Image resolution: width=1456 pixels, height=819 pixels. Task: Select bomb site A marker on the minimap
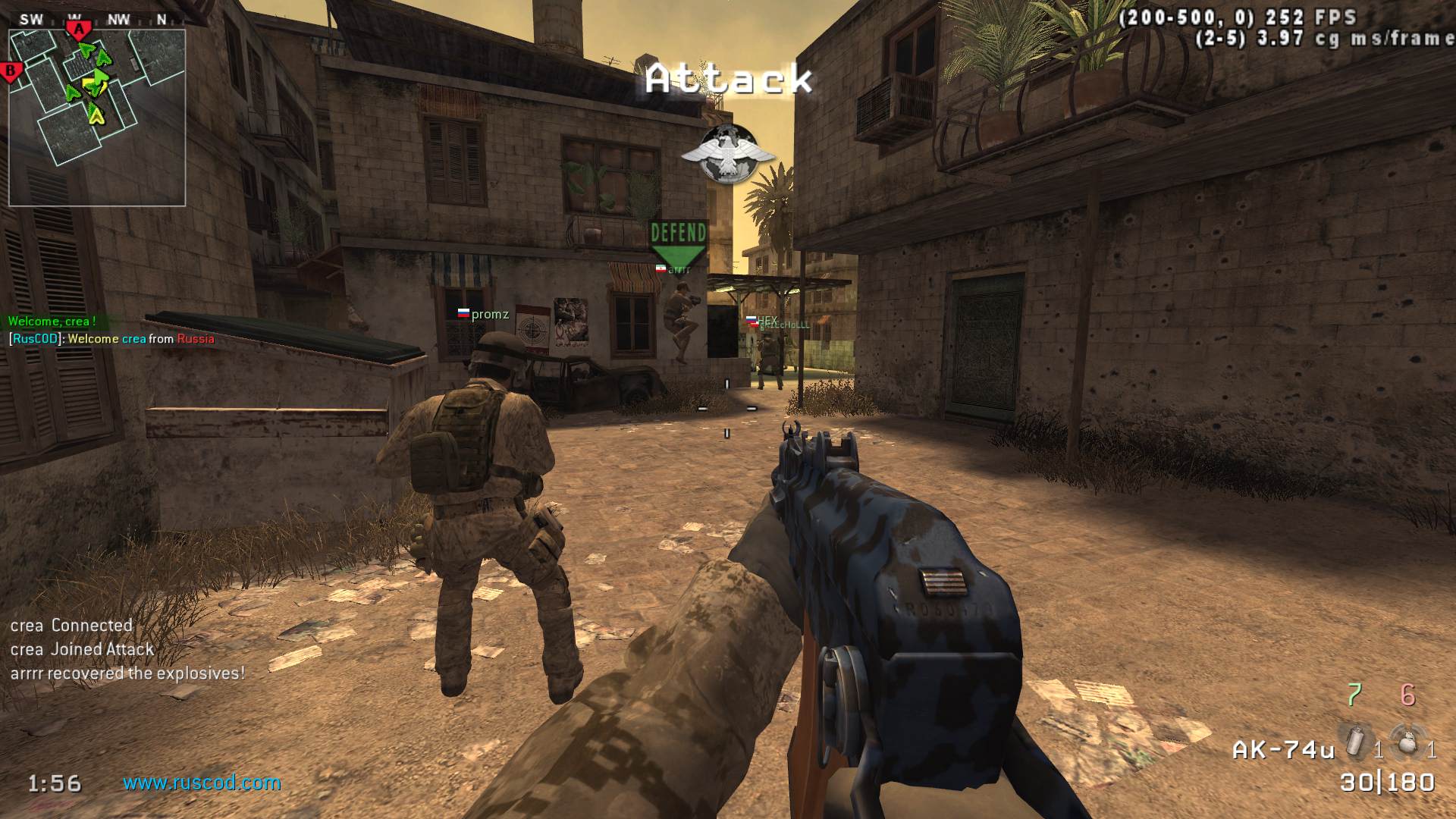click(x=78, y=30)
